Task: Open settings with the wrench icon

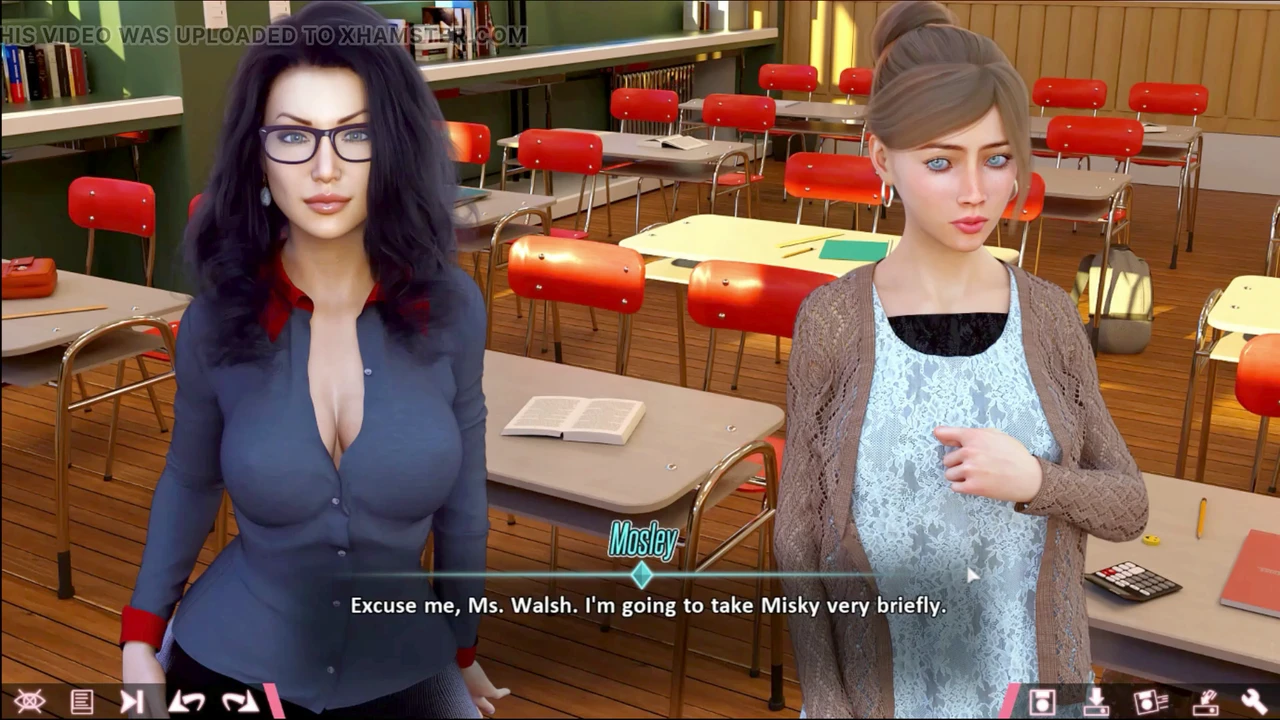Action: click(x=1254, y=701)
